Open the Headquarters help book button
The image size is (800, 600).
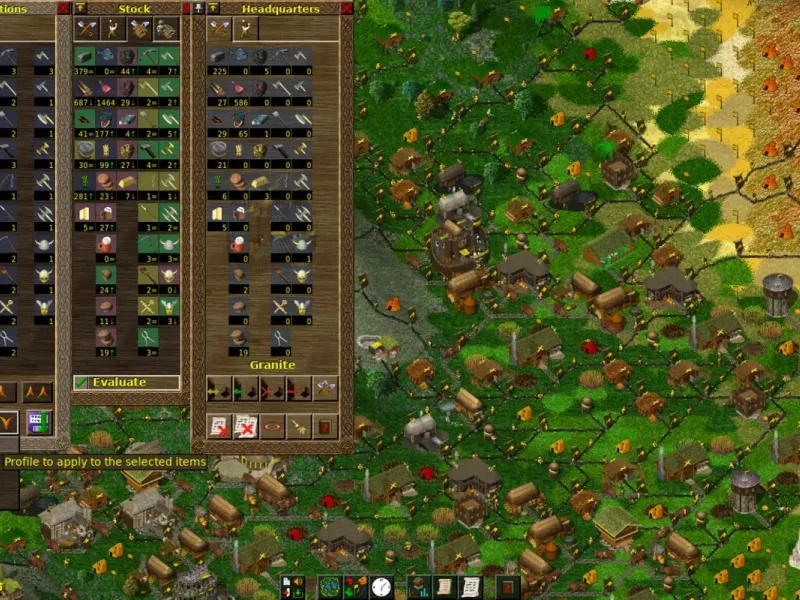(x=326, y=428)
